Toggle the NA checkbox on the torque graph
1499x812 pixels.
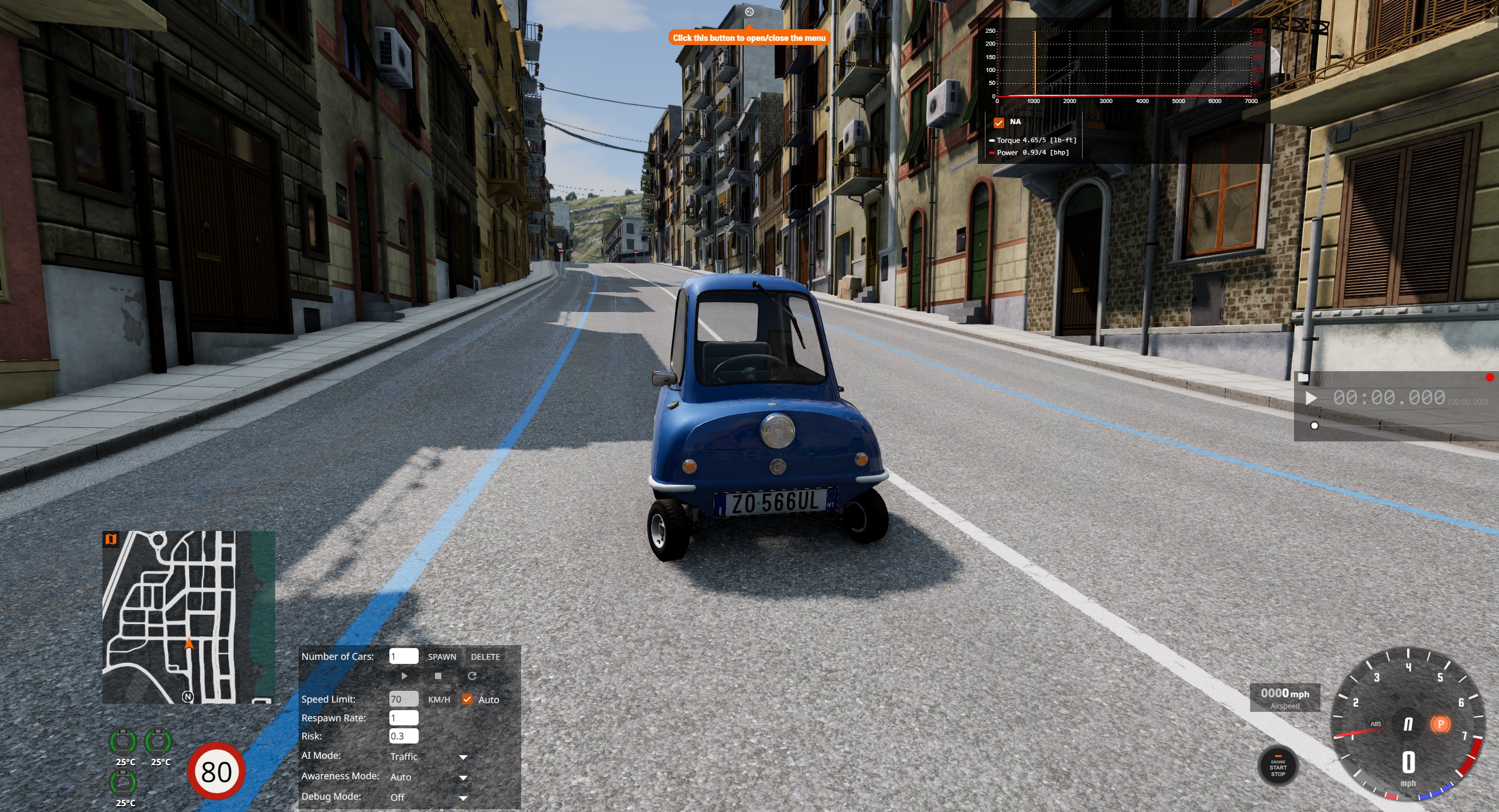tap(999, 122)
